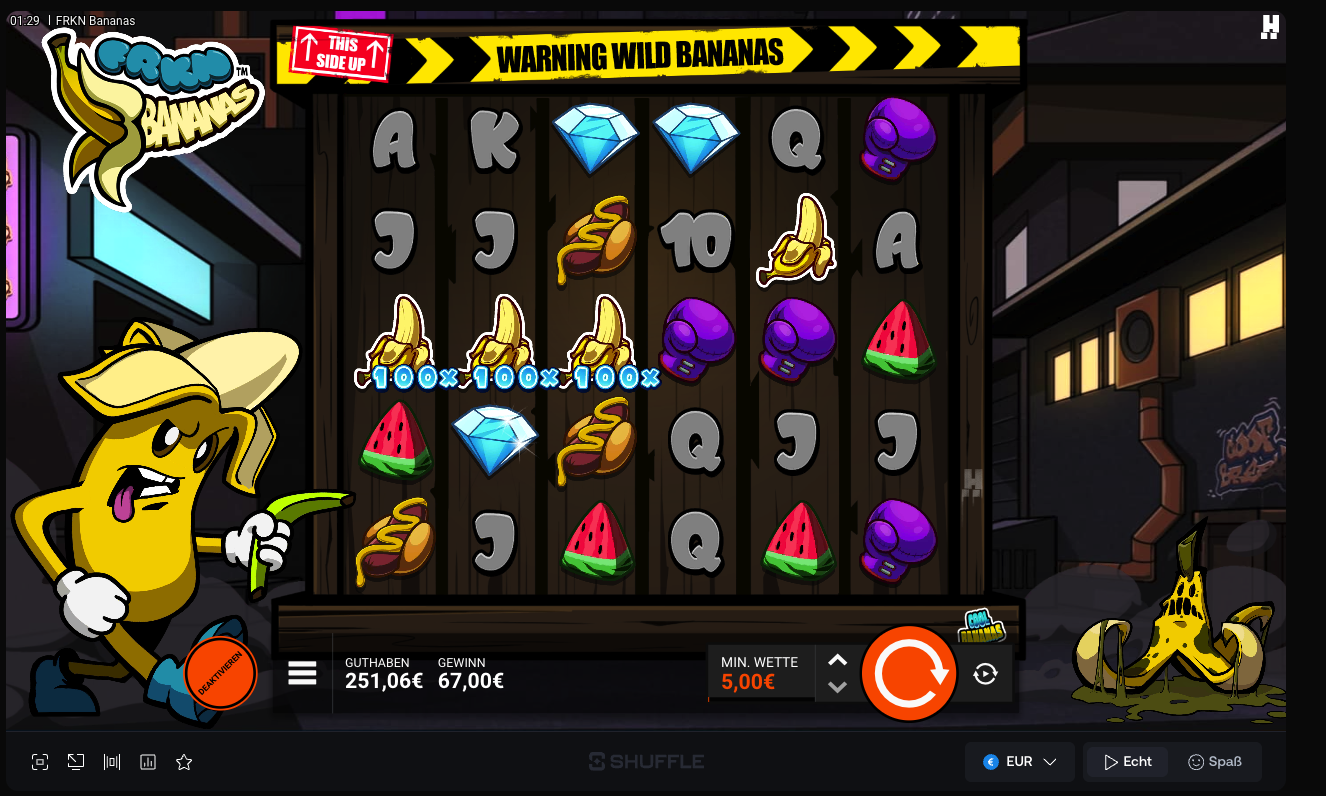
Task: Pop out the game window
Action: [76, 762]
